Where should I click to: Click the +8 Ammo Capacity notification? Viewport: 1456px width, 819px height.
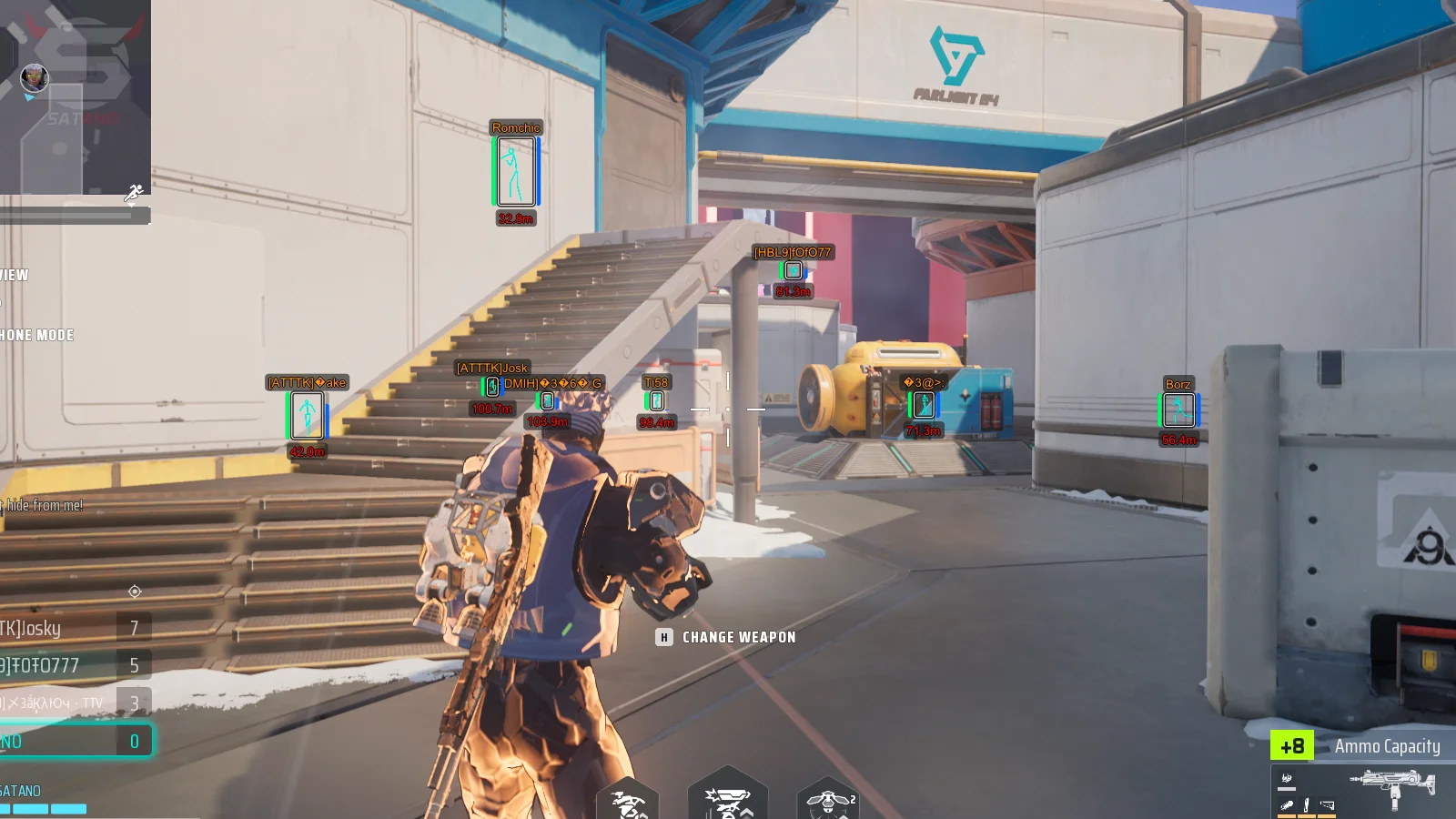tap(1355, 746)
